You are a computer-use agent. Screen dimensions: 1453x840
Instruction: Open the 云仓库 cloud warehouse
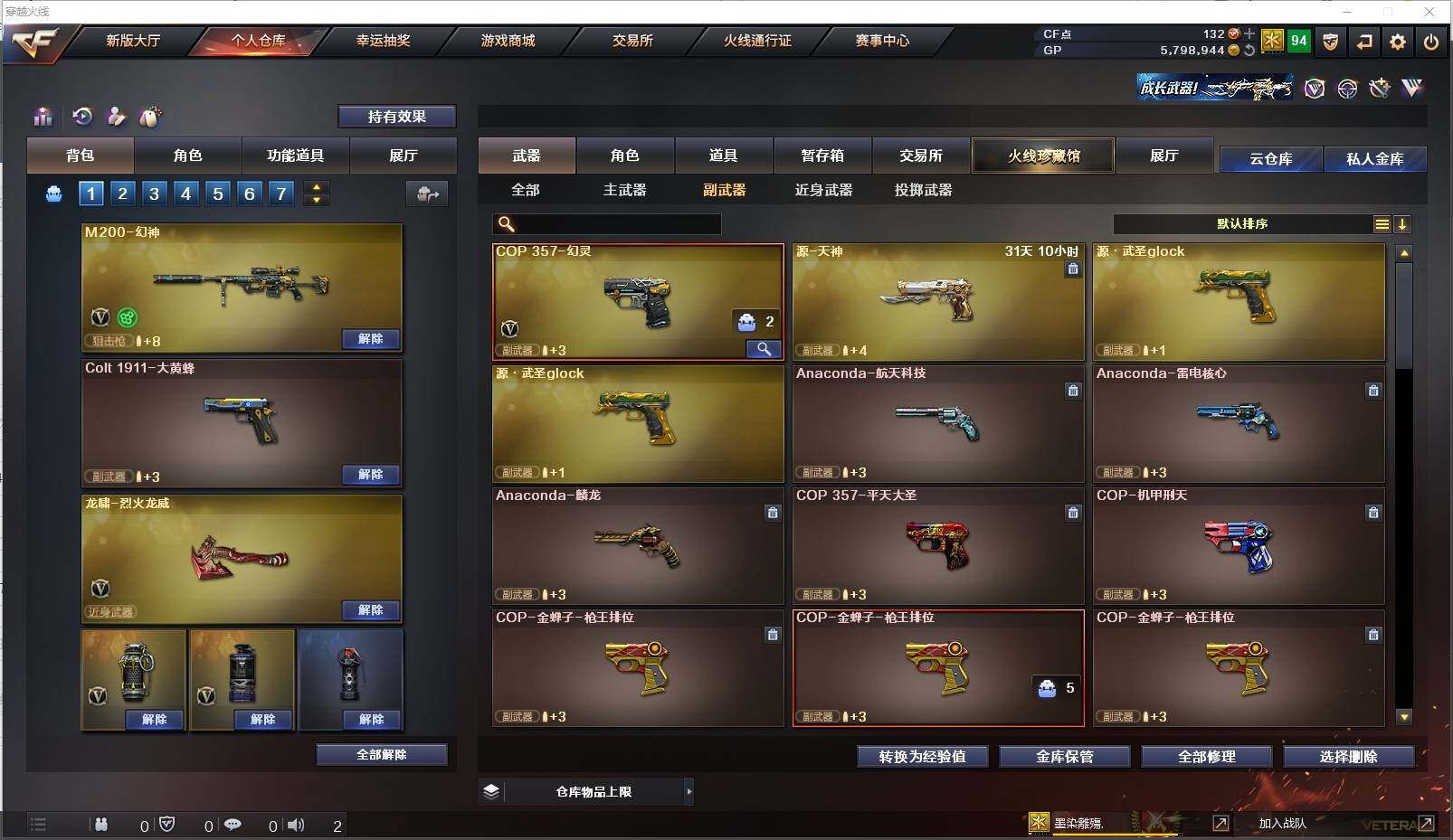click(1270, 159)
